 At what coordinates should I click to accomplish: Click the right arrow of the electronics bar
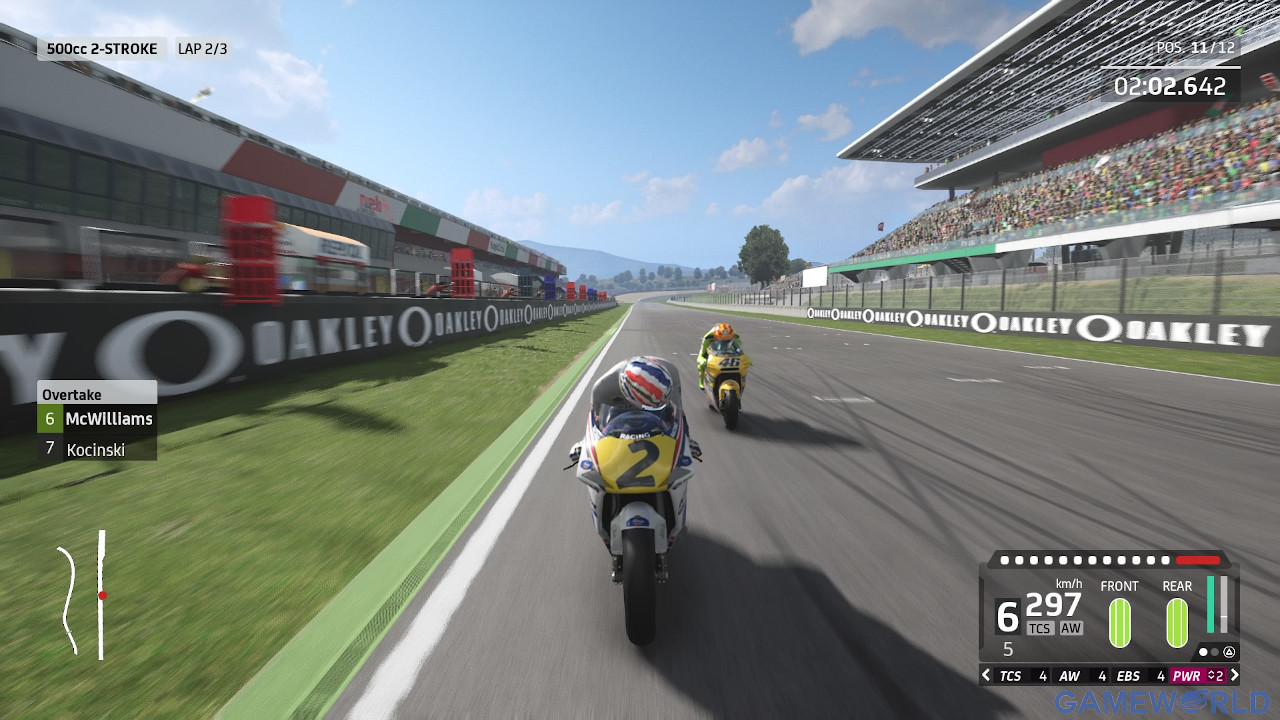pos(1233,676)
